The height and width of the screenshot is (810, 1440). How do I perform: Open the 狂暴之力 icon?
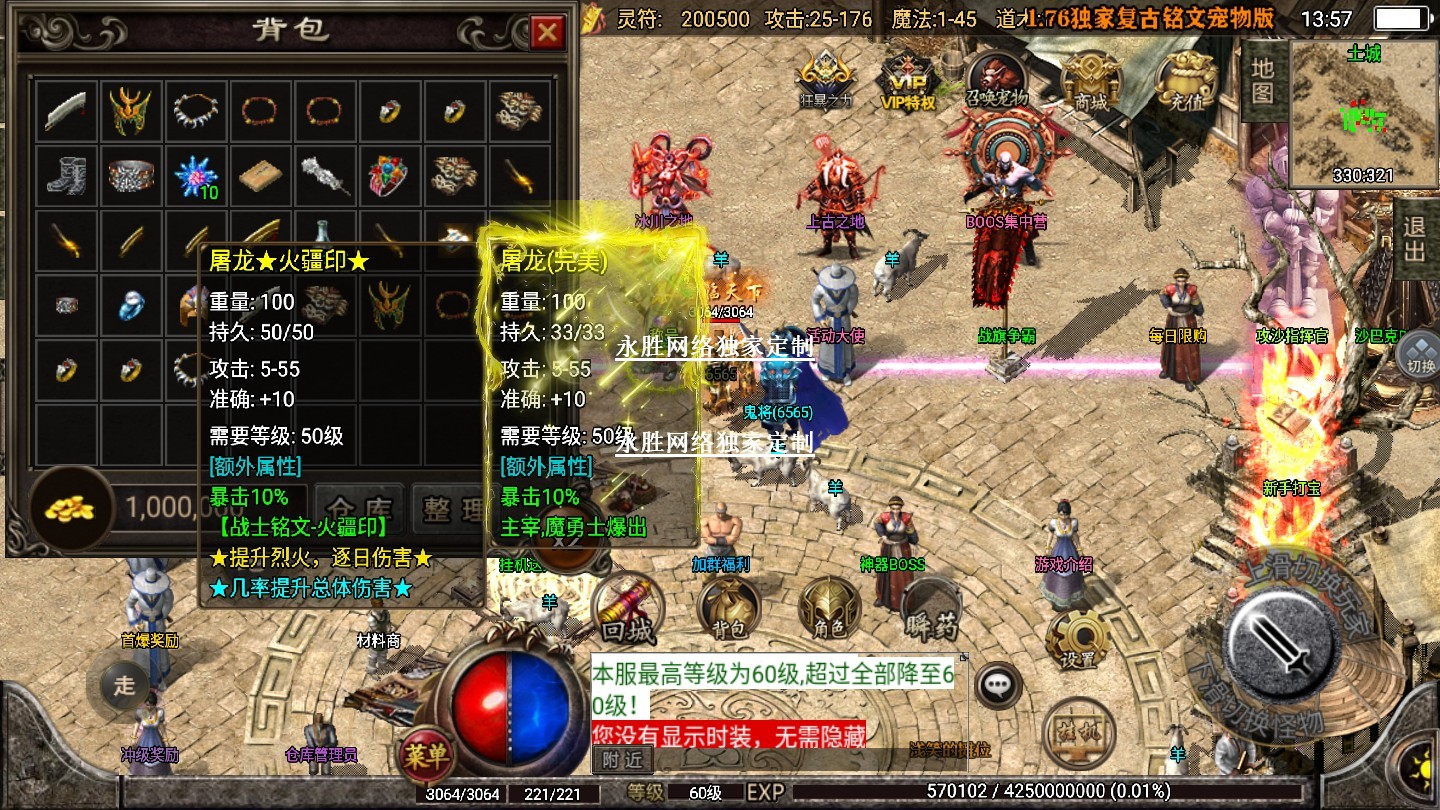(825, 79)
